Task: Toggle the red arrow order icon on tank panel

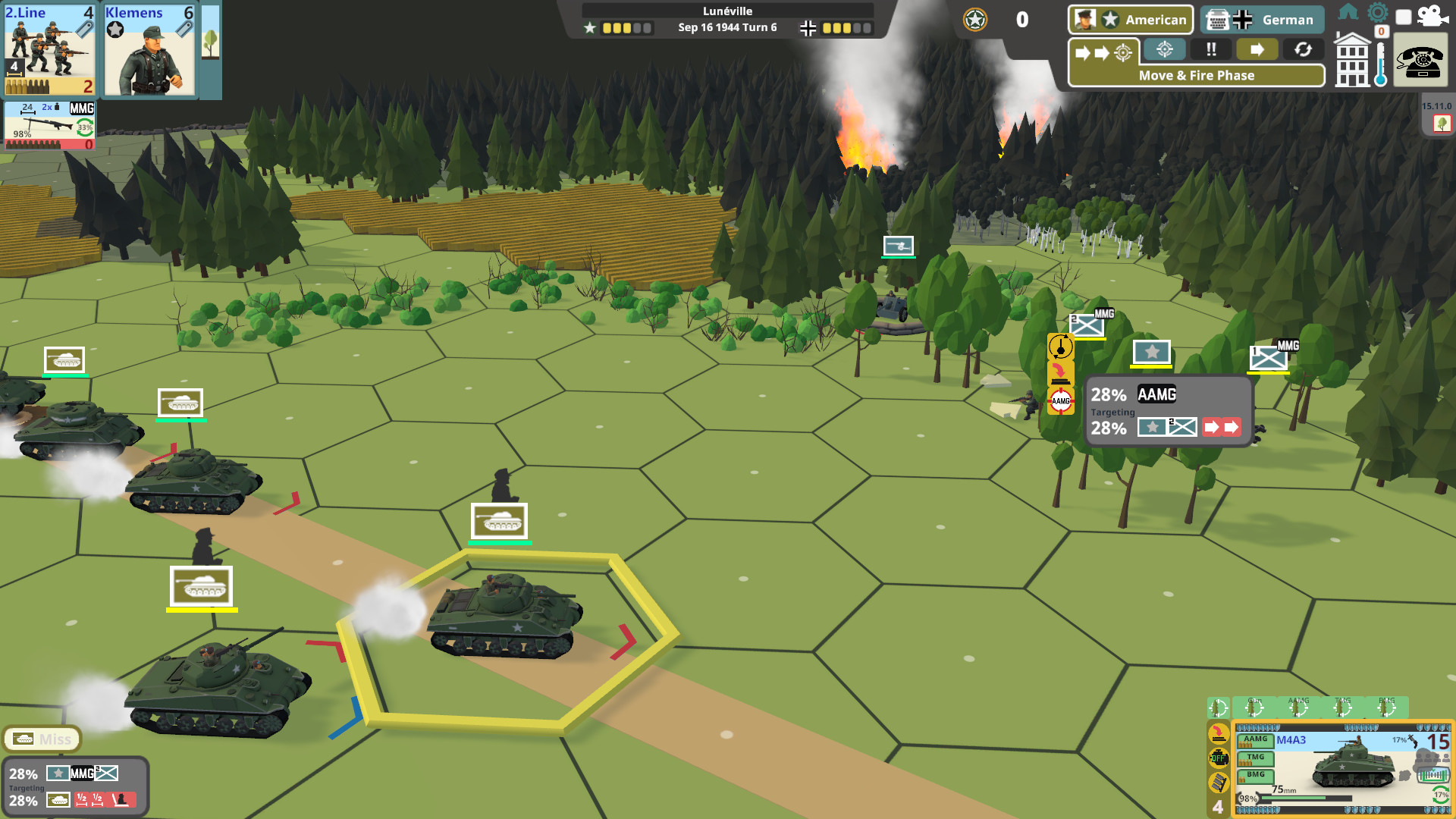Action: (1218, 734)
